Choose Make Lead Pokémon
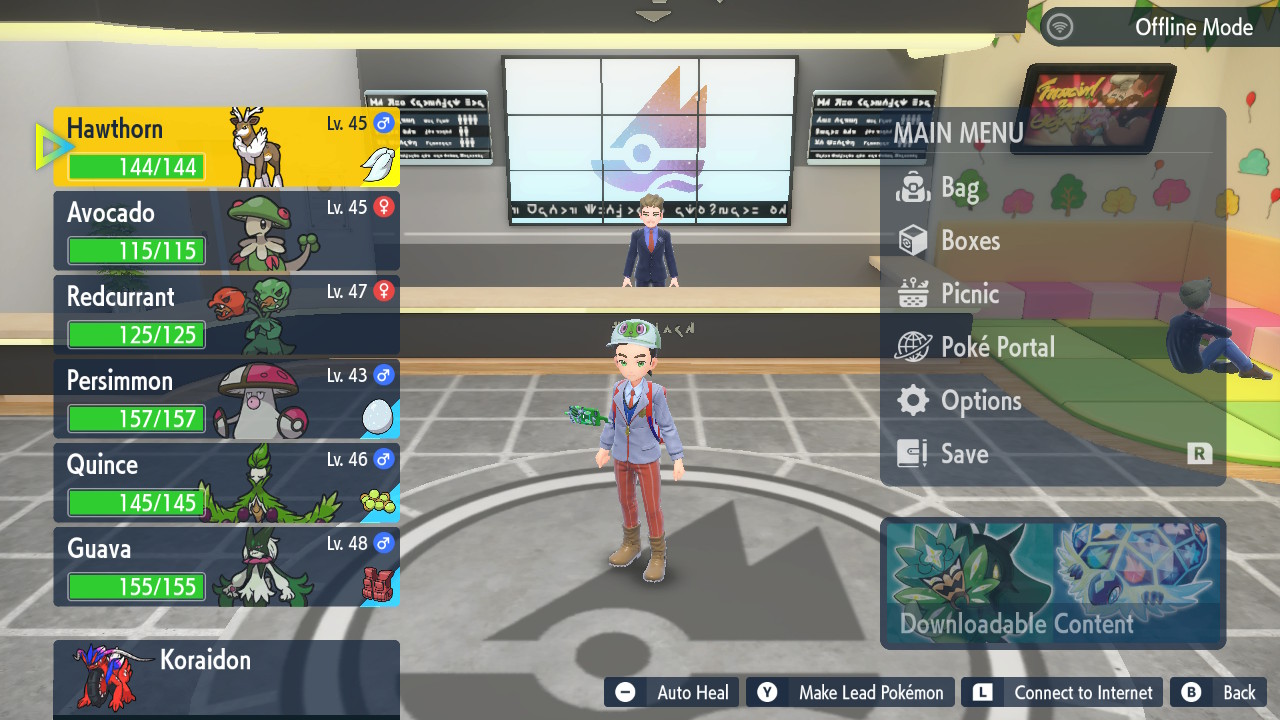Screen dimensions: 1280x720 pyautogui.click(x=850, y=693)
